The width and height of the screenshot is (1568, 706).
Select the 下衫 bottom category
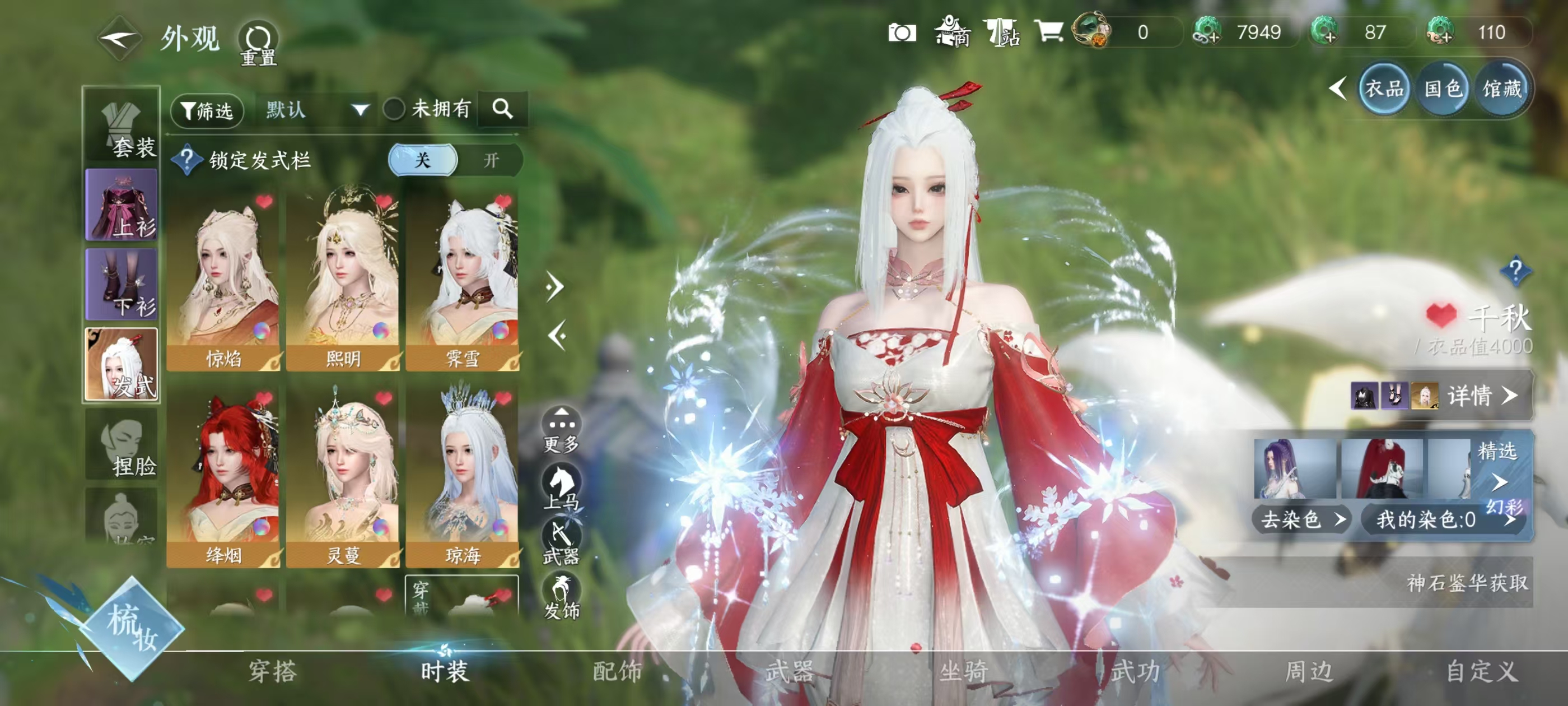click(122, 285)
